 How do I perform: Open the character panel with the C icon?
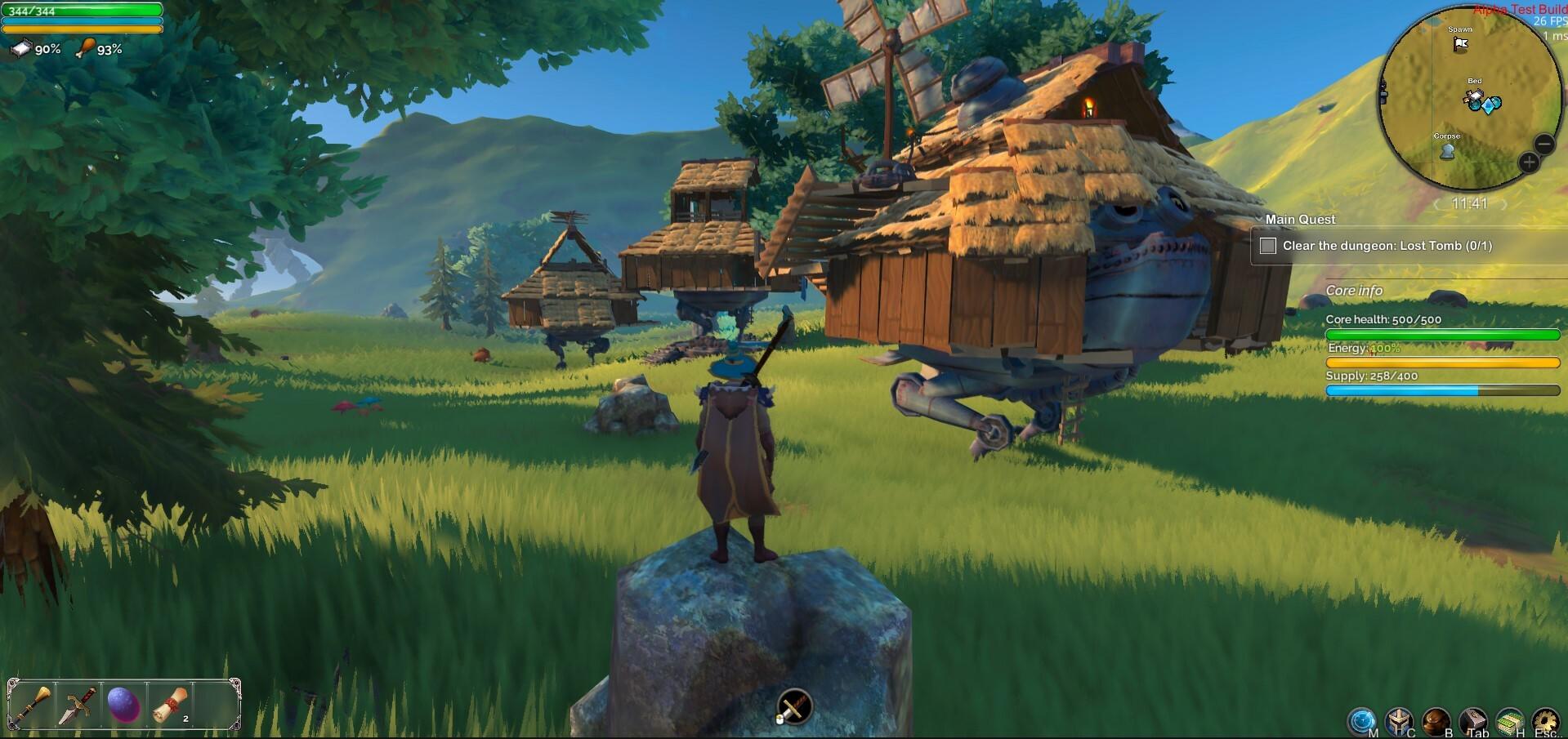tap(1399, 719)
